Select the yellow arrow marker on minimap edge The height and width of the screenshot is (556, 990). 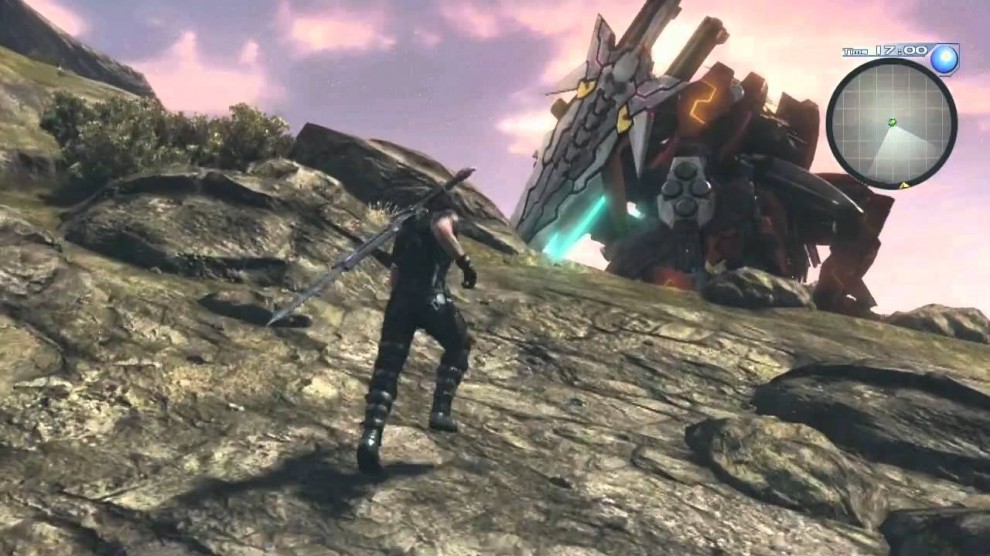904,185
